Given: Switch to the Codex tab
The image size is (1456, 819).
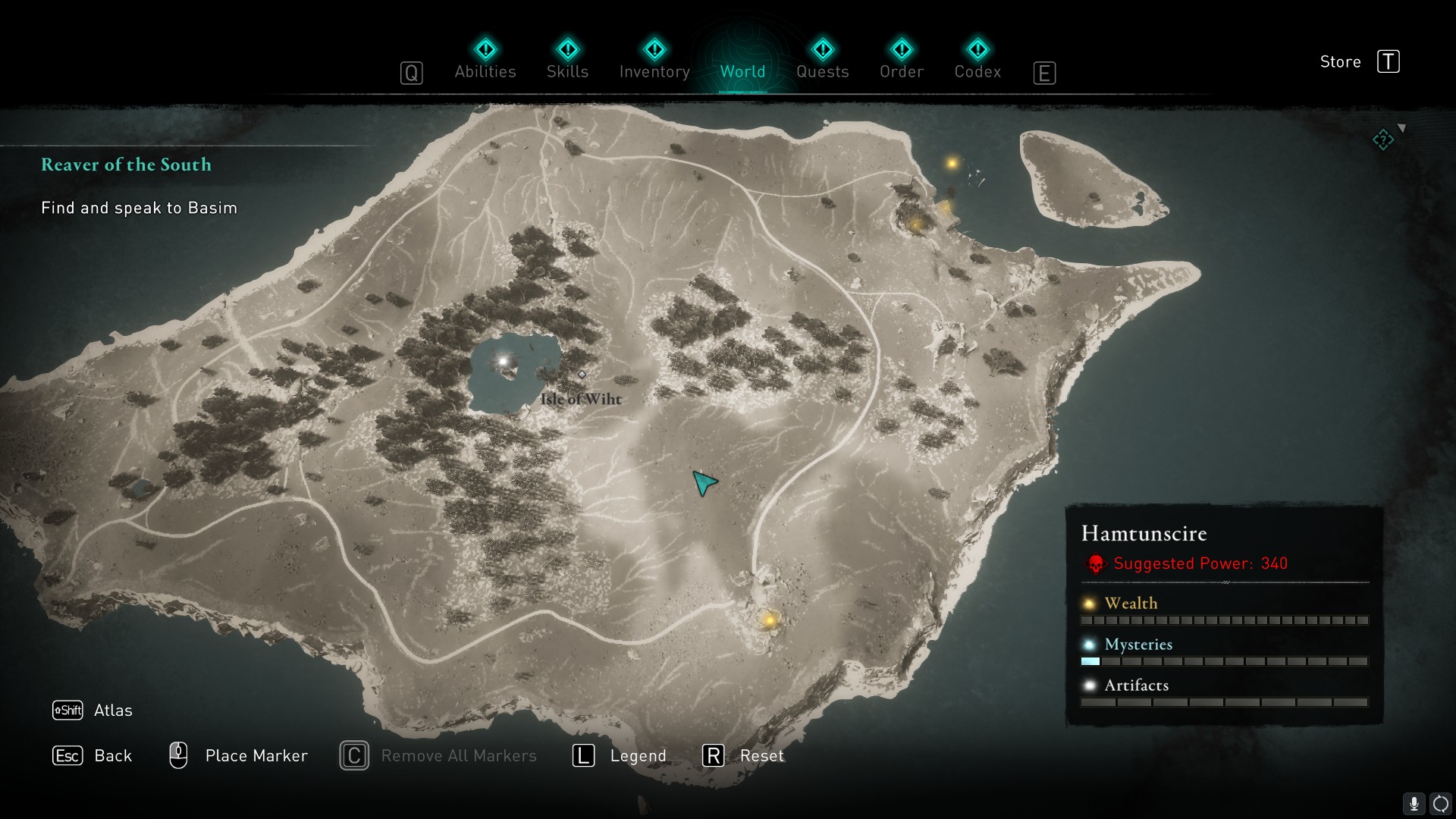Looking at the screenshot, I should (x=977, y=61).
